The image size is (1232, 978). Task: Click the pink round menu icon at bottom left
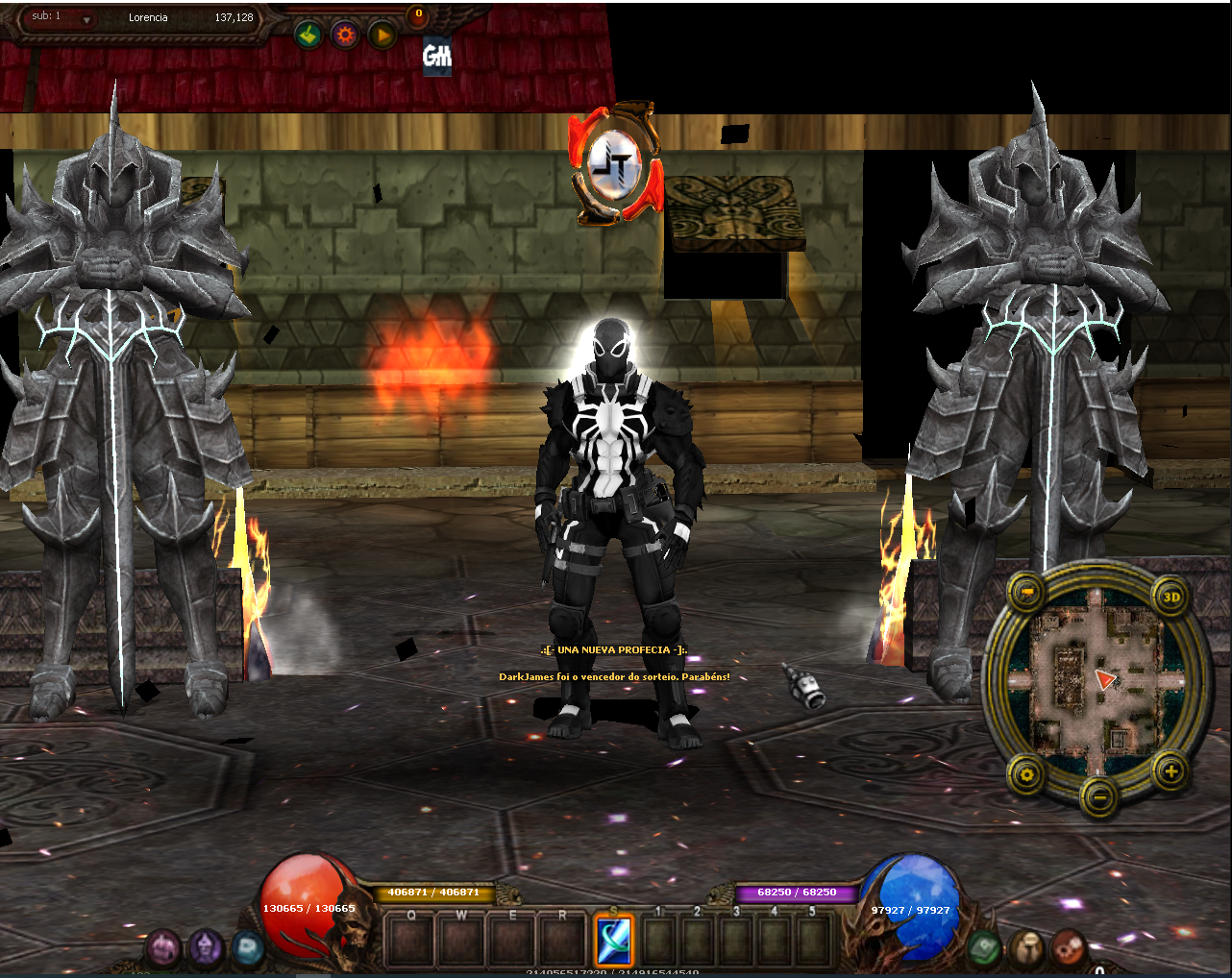click(163, 948)
